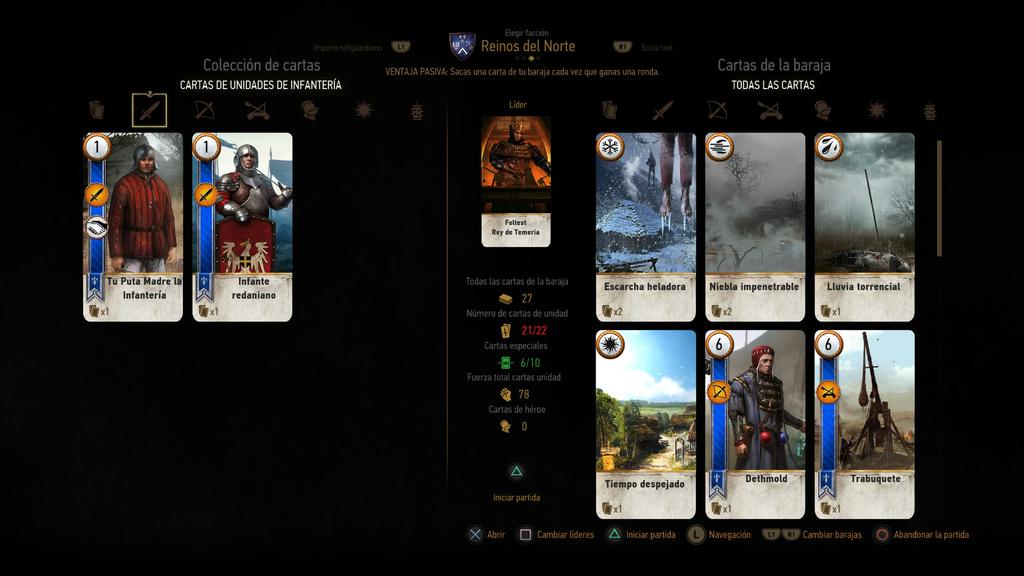Choose the Escarcha heladora deck card

645,226
